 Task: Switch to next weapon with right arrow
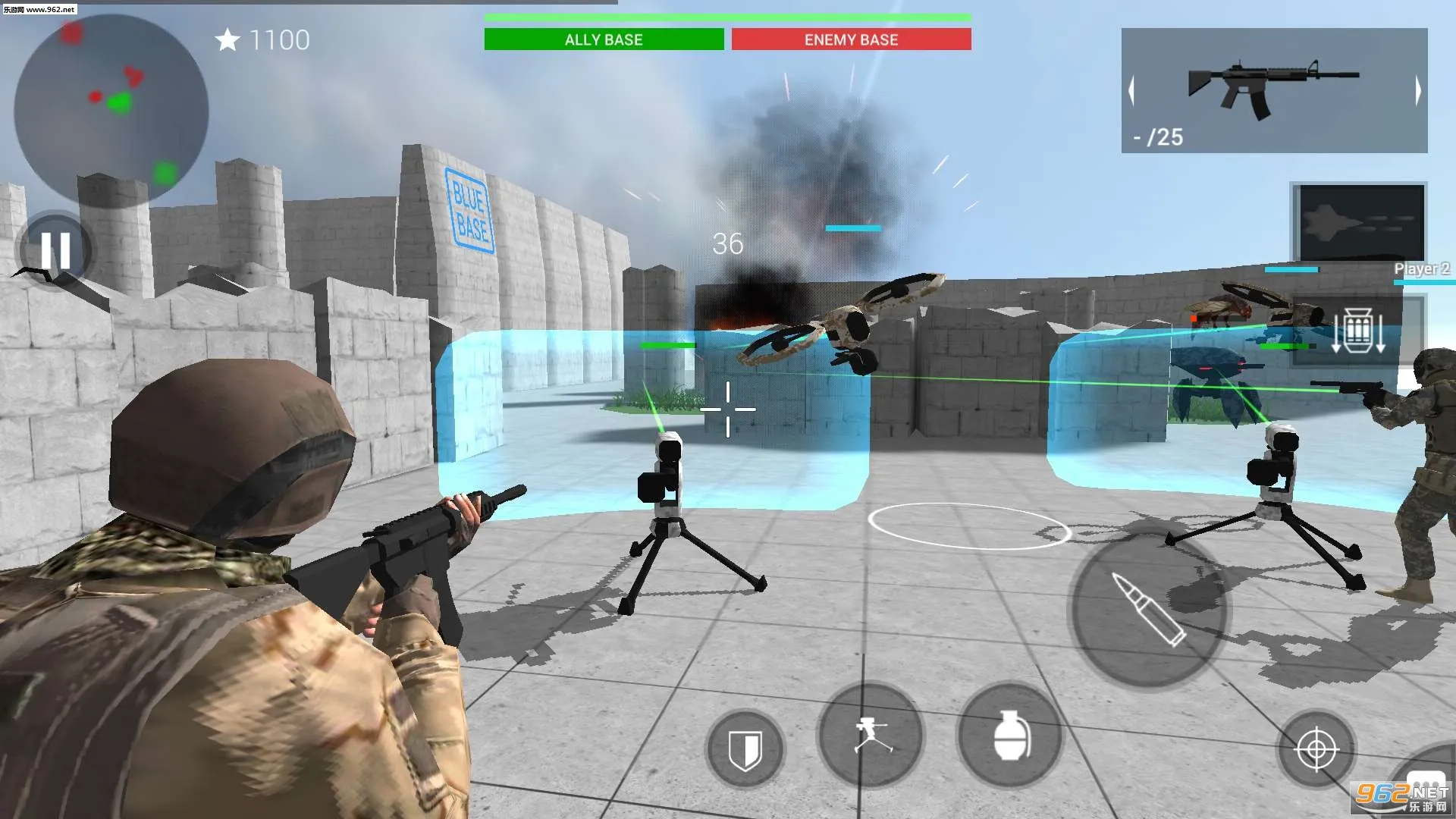coord(1417,91)
